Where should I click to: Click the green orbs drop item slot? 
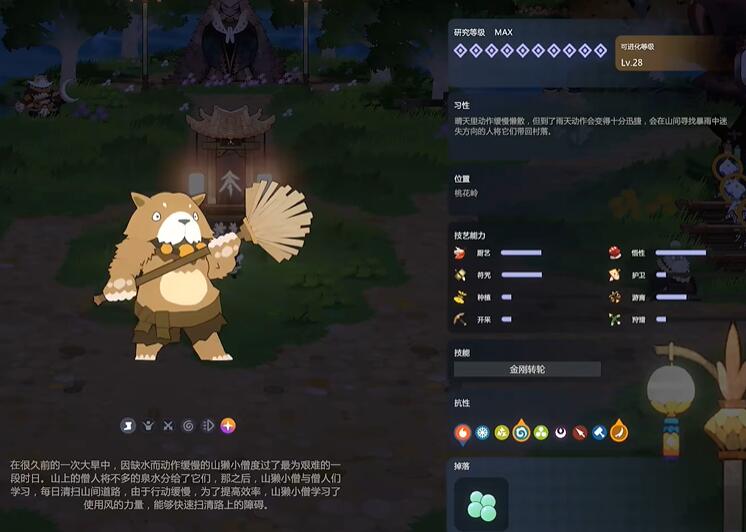[x=481, y=503]
